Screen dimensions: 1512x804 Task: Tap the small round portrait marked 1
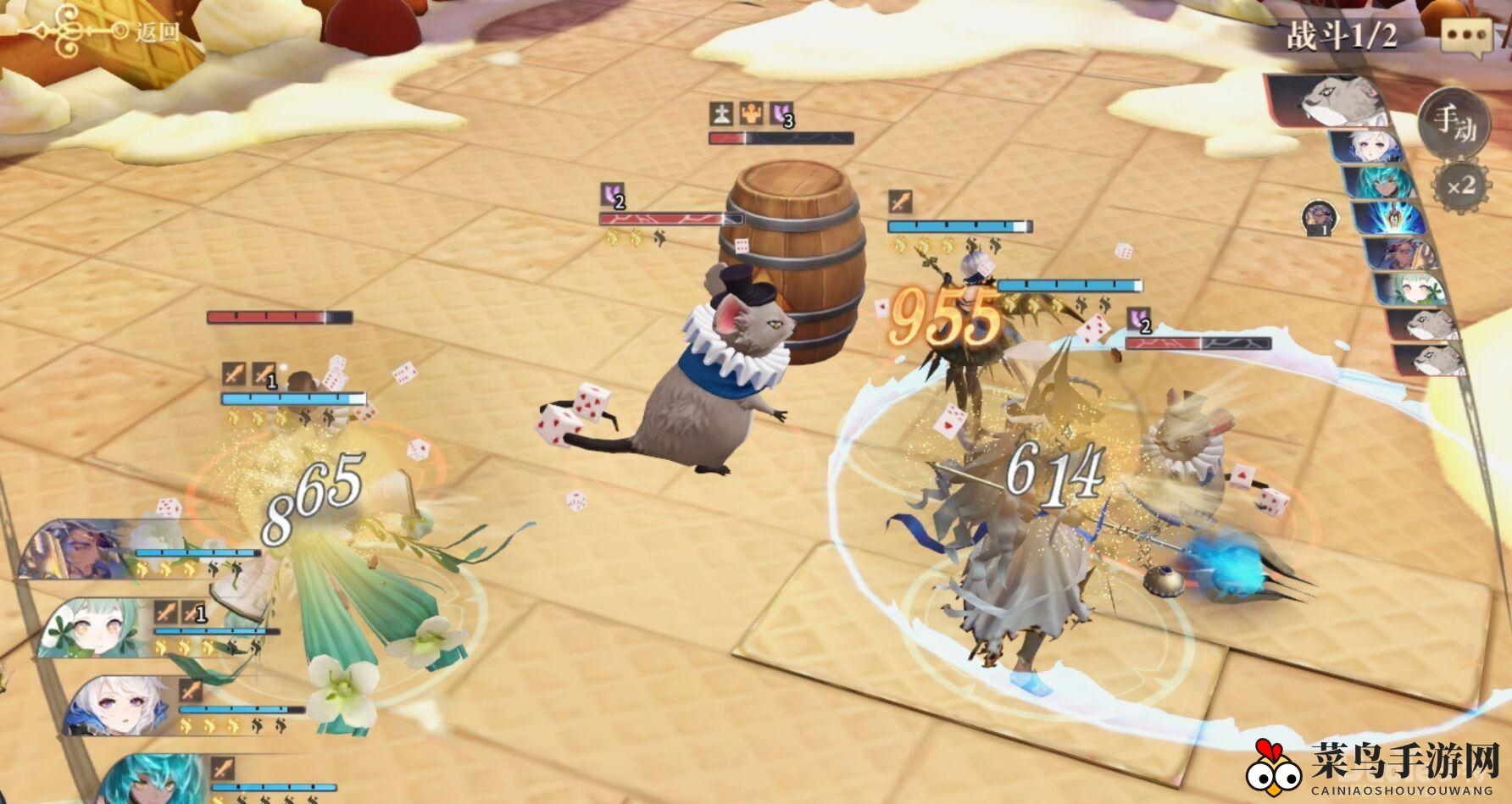pyautogui.click(x=1319, y=218)
